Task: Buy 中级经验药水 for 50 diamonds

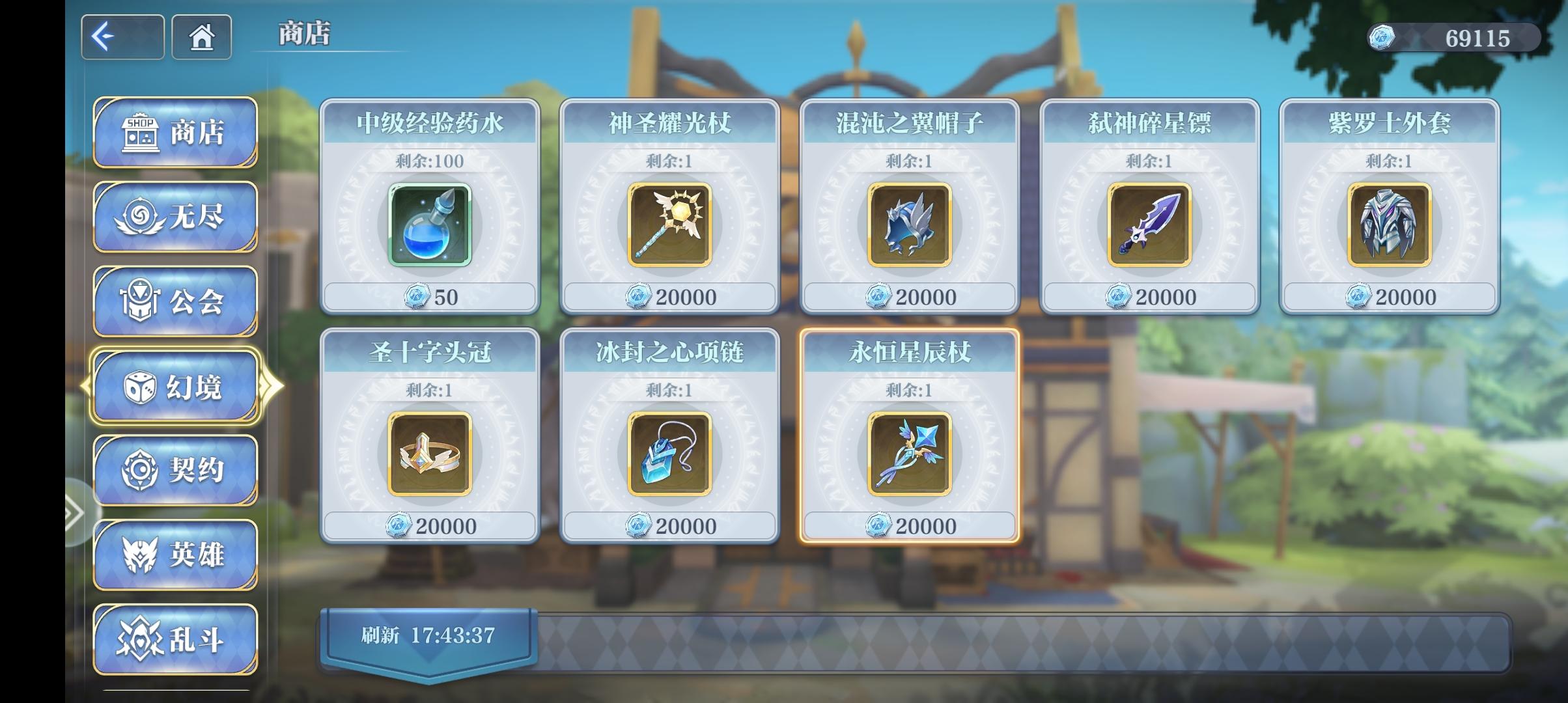Action: click(430, 297)
